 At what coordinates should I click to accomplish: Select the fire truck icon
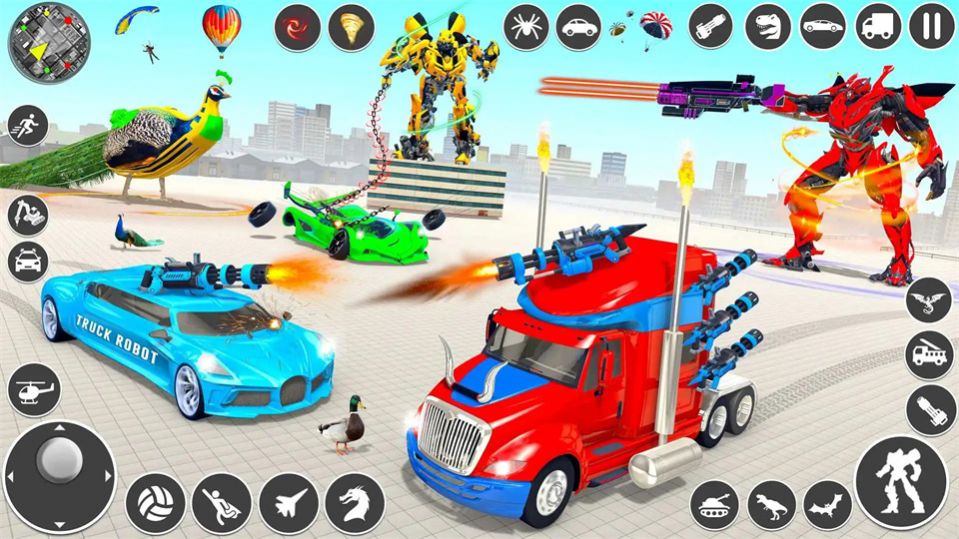[x=930, y=355]
